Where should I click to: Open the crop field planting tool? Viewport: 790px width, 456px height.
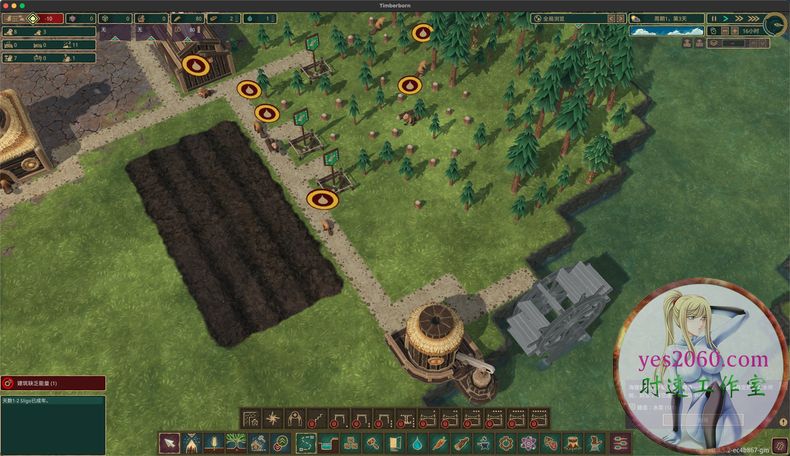coord(214,442)
